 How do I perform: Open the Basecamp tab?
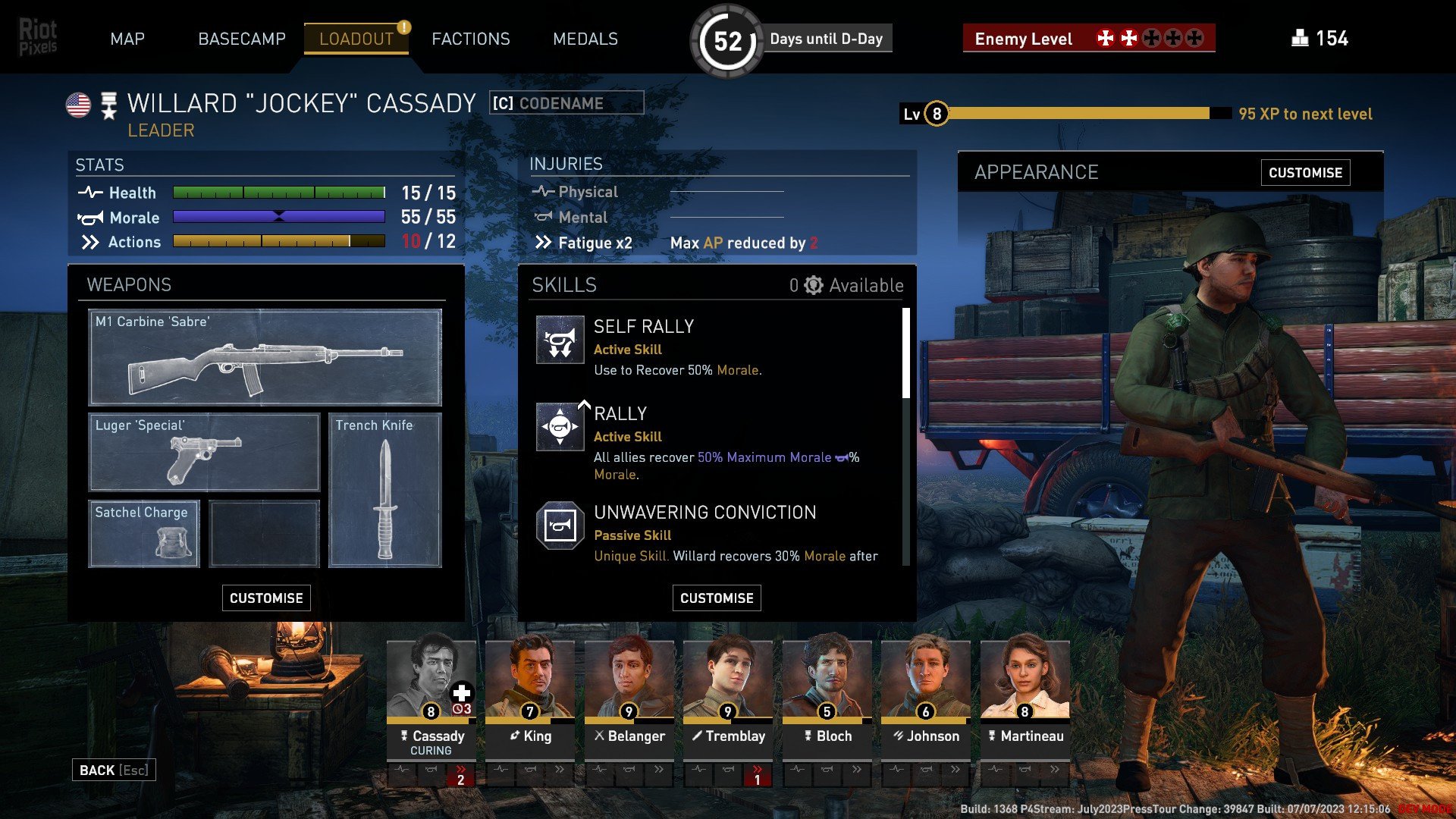pos(241,39)
